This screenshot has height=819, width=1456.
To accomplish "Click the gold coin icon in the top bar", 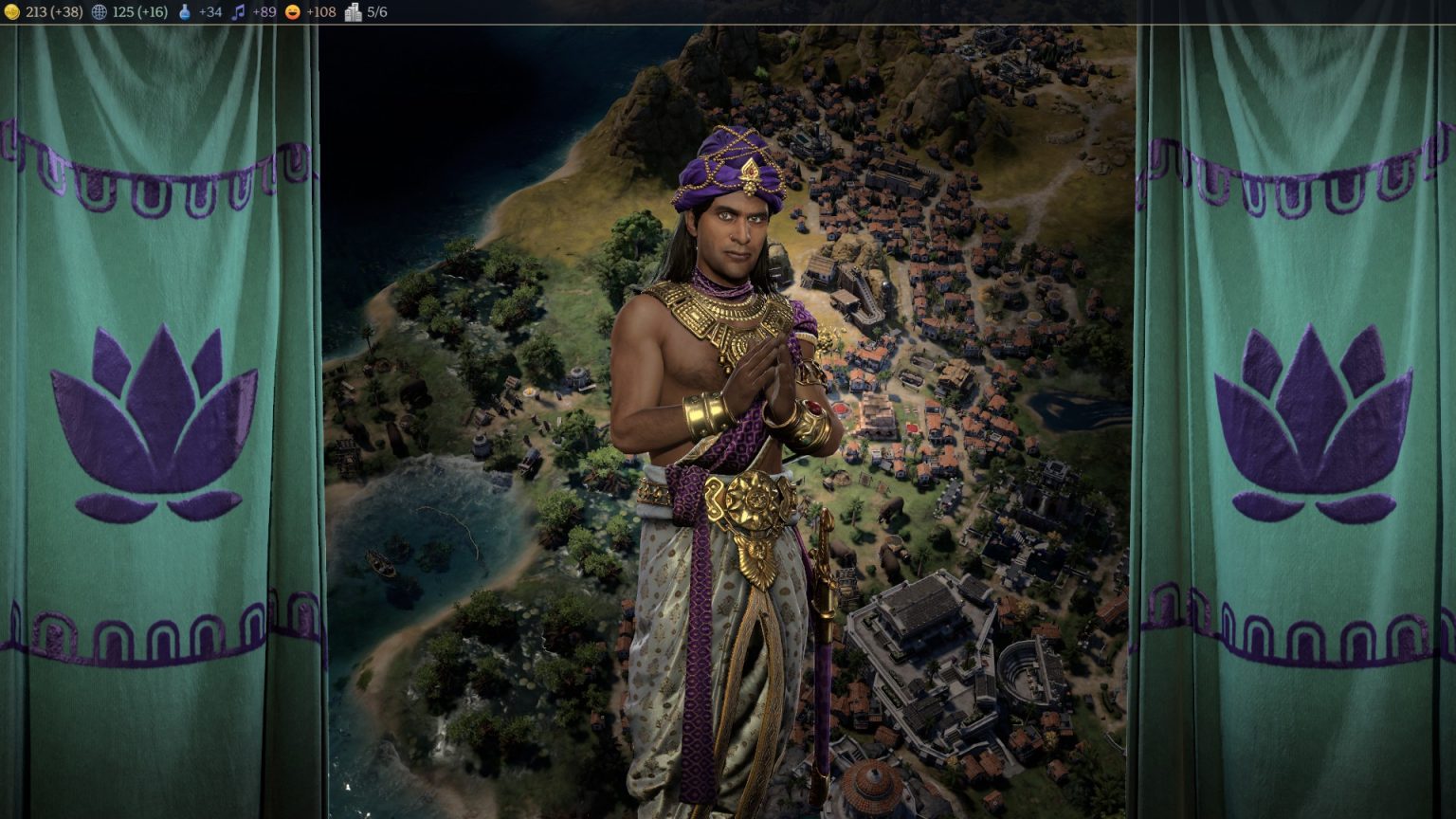I will point(10,13).
